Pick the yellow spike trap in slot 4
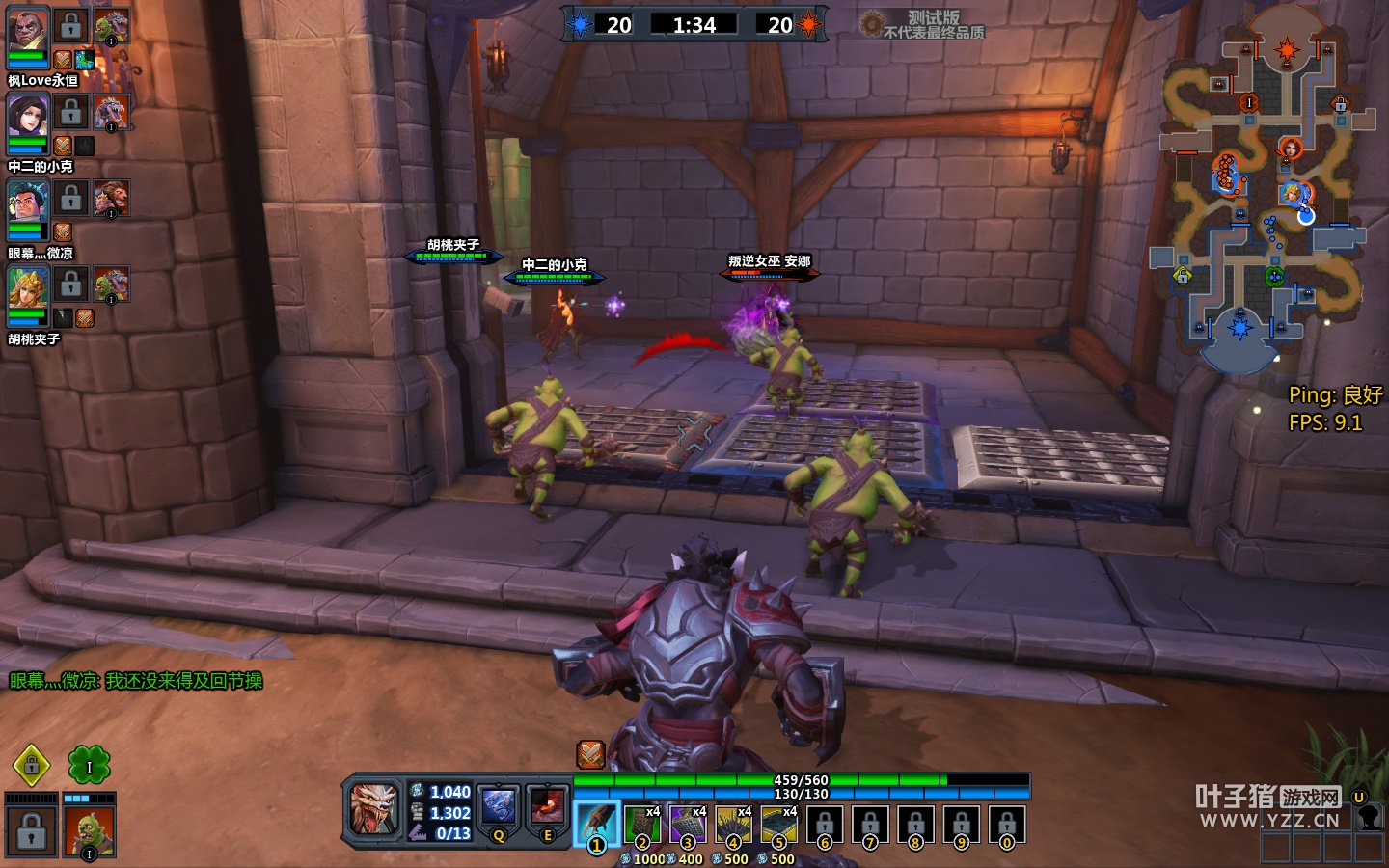This screenshot has width=1389, height=868. (733, 825)
